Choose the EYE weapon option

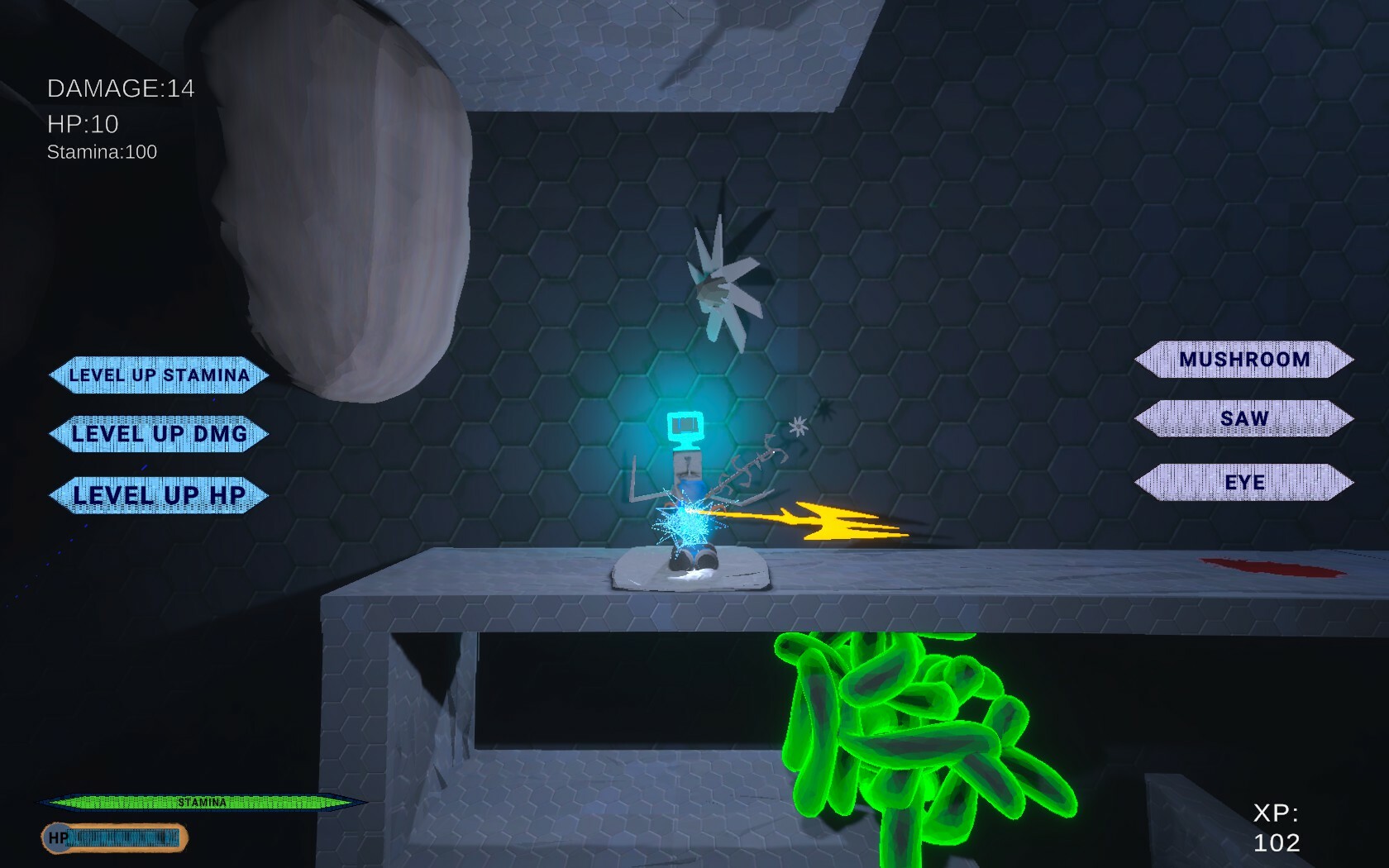click(1243, 481)
